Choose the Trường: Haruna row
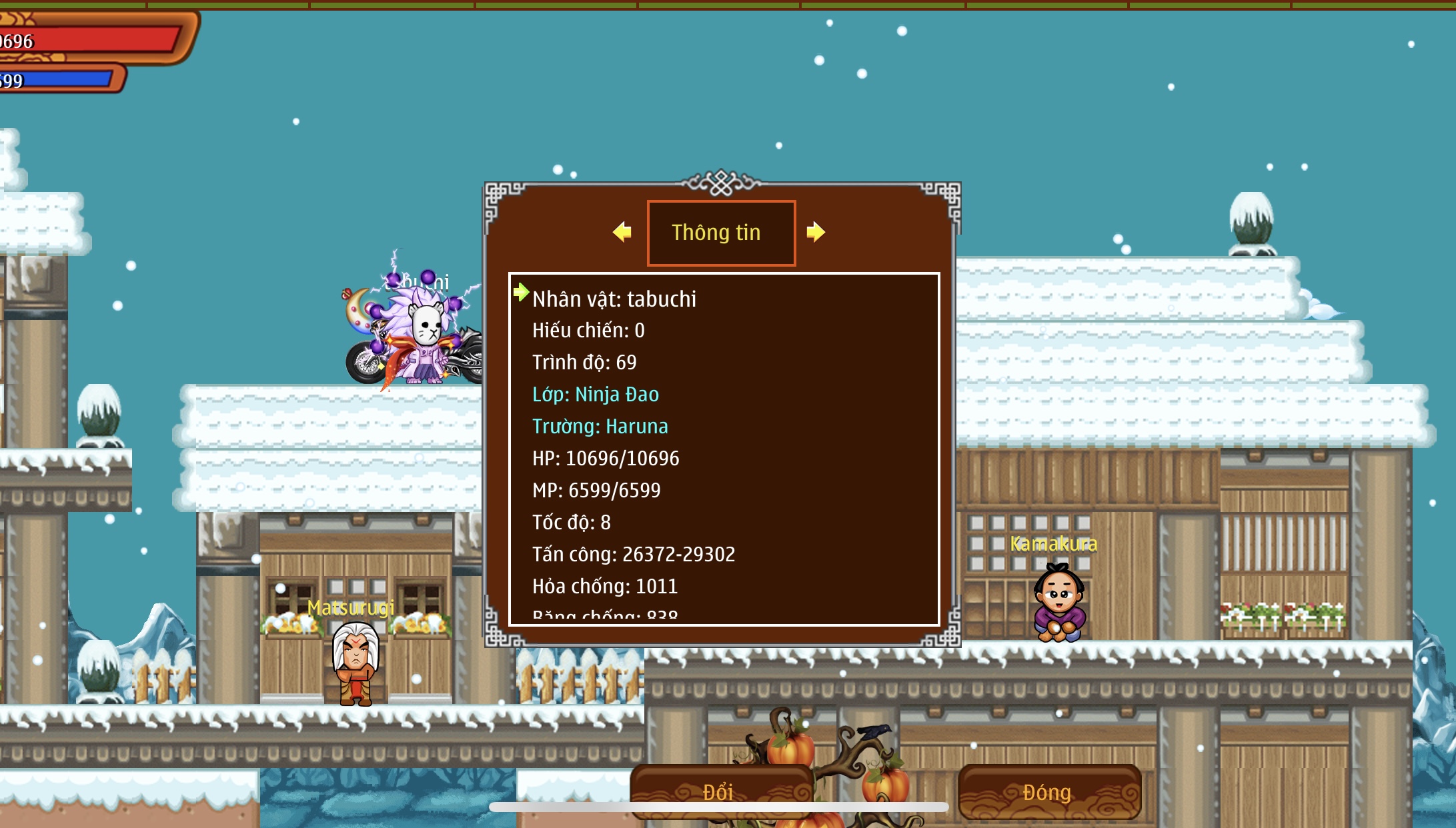 pos(600,427)
